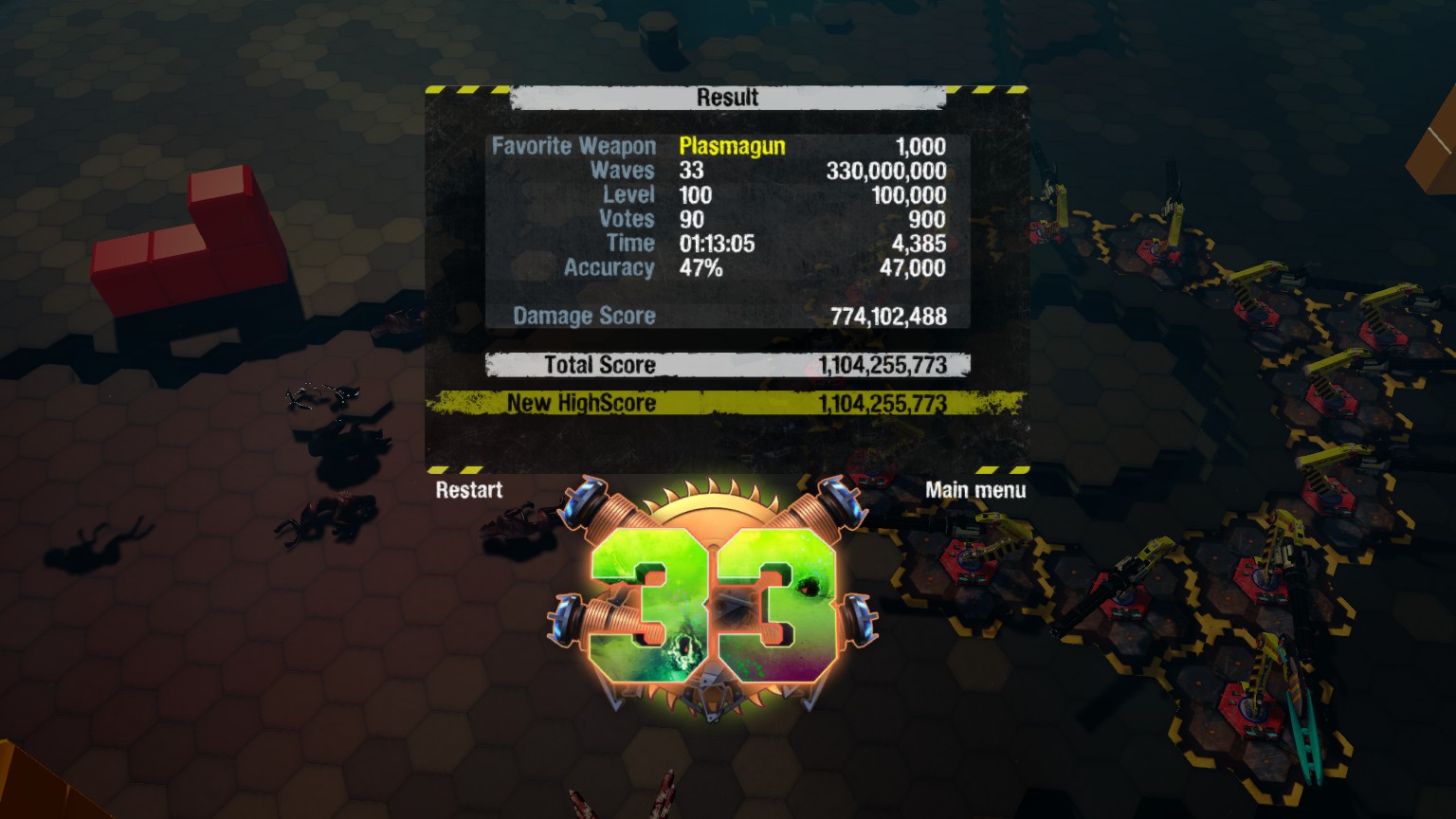1456x819 pixels.
Task: Restart the game from results screen
Action: tap(469, 490)
